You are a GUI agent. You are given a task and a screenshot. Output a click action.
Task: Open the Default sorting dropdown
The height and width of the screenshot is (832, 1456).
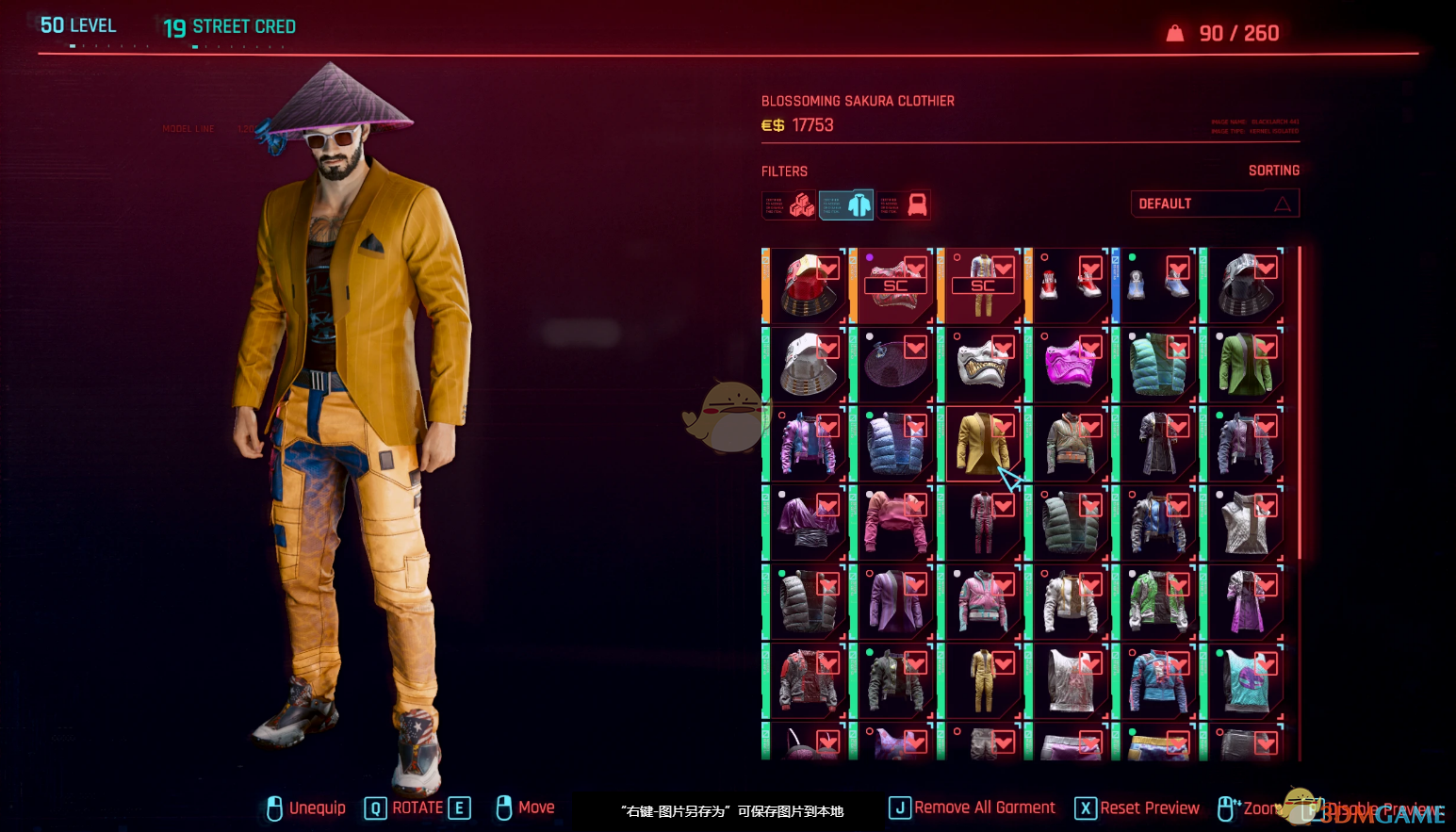click(1215, 204)
